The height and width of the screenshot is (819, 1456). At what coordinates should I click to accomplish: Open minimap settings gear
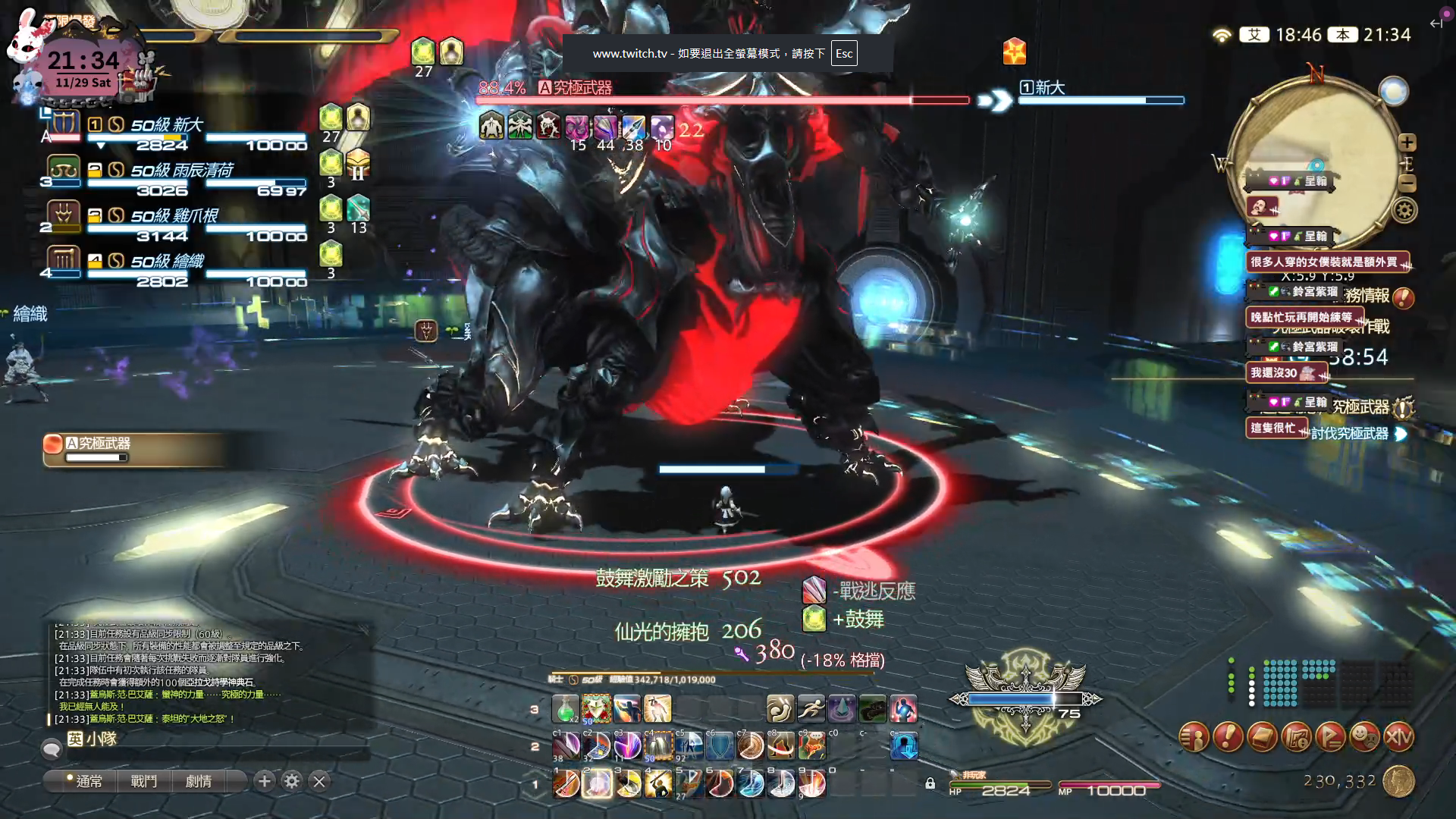1404,211
